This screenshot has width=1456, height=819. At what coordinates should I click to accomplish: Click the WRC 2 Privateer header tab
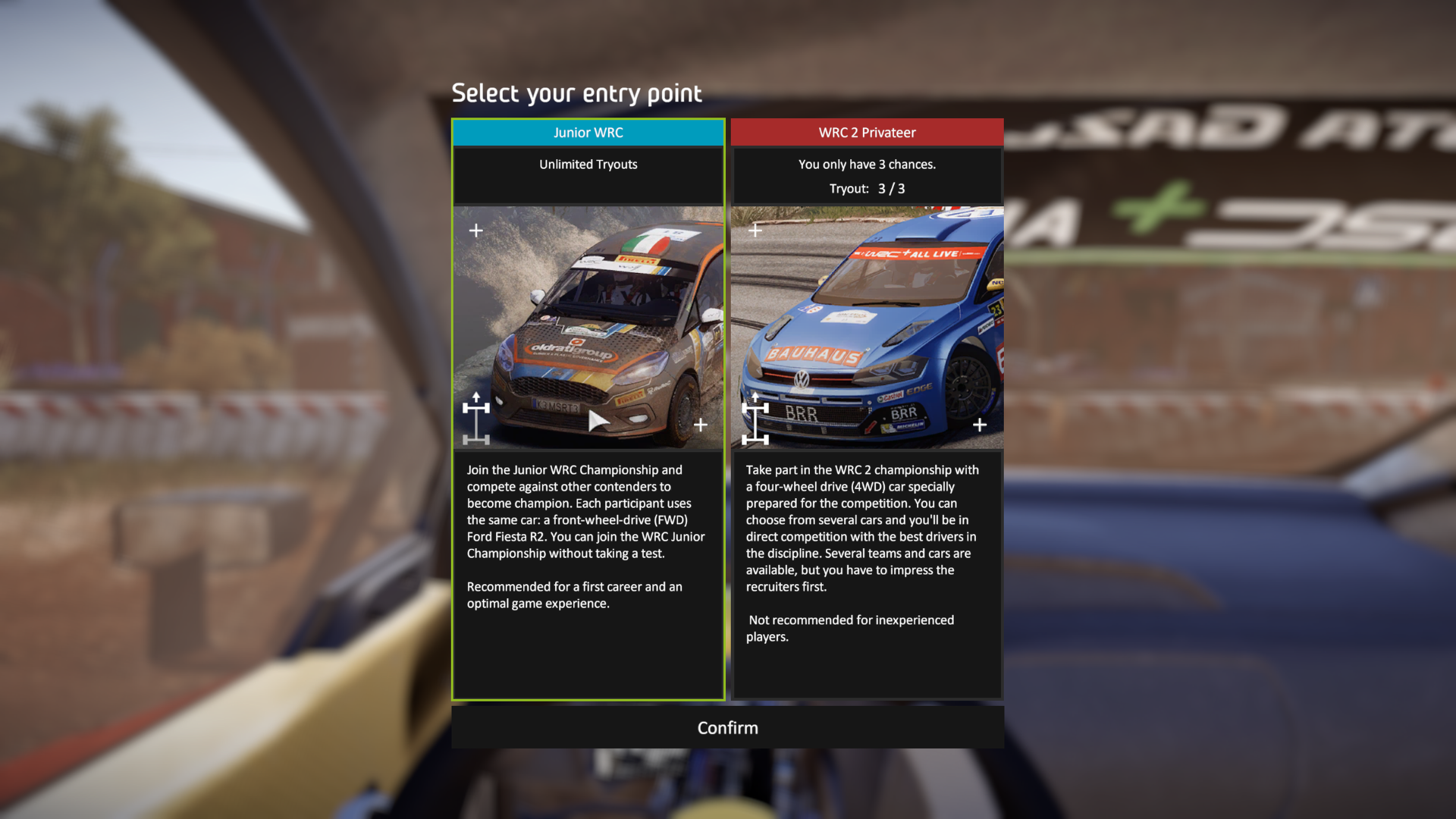click(x=867, y=132)
